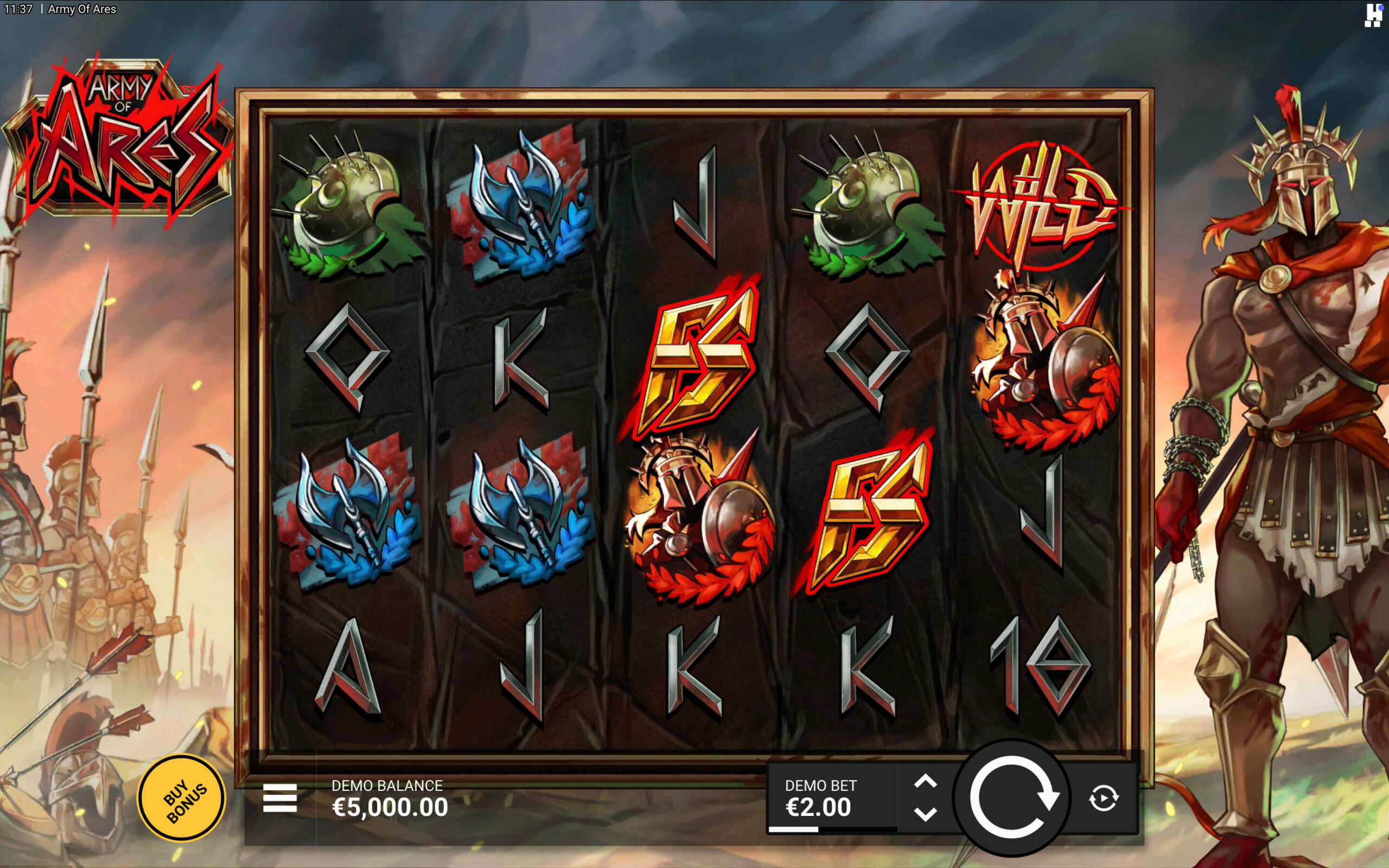Viewport: 1389px width, 868px height.
Task: Decrease the bet with the down arrow
Action: click(x=925, y=814)
